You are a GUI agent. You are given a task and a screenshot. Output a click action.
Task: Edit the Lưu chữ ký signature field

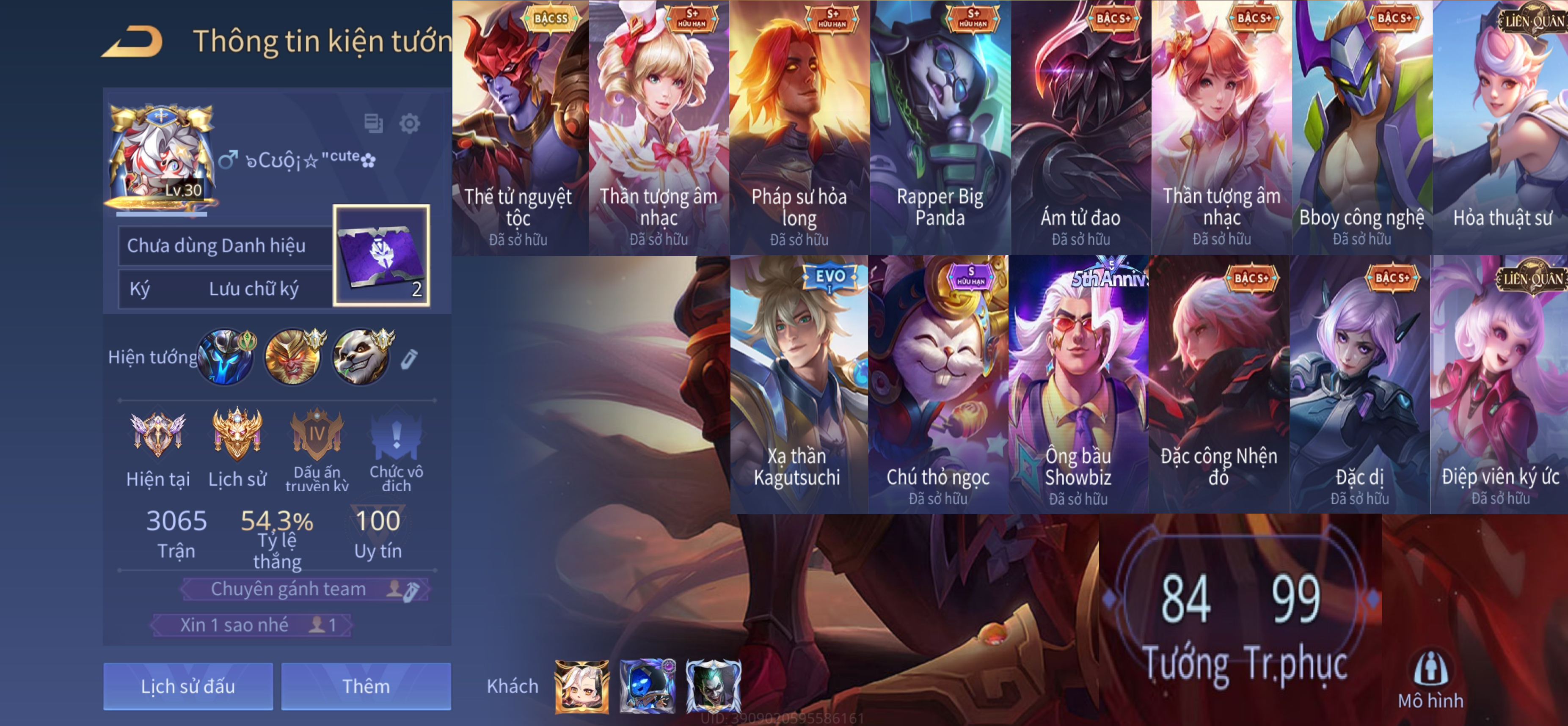253,289
